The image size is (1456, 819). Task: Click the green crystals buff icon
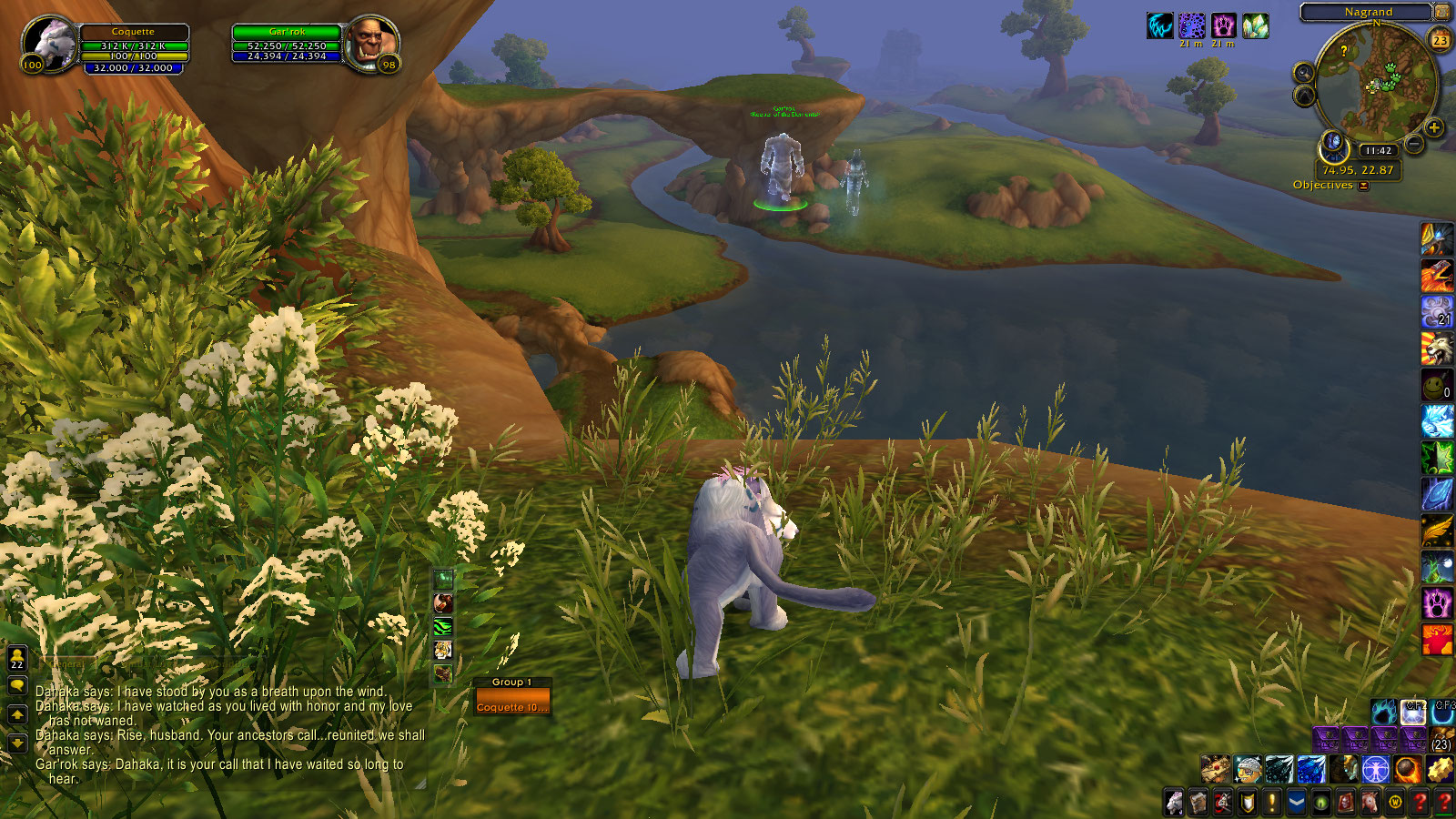click(1256, 25)
